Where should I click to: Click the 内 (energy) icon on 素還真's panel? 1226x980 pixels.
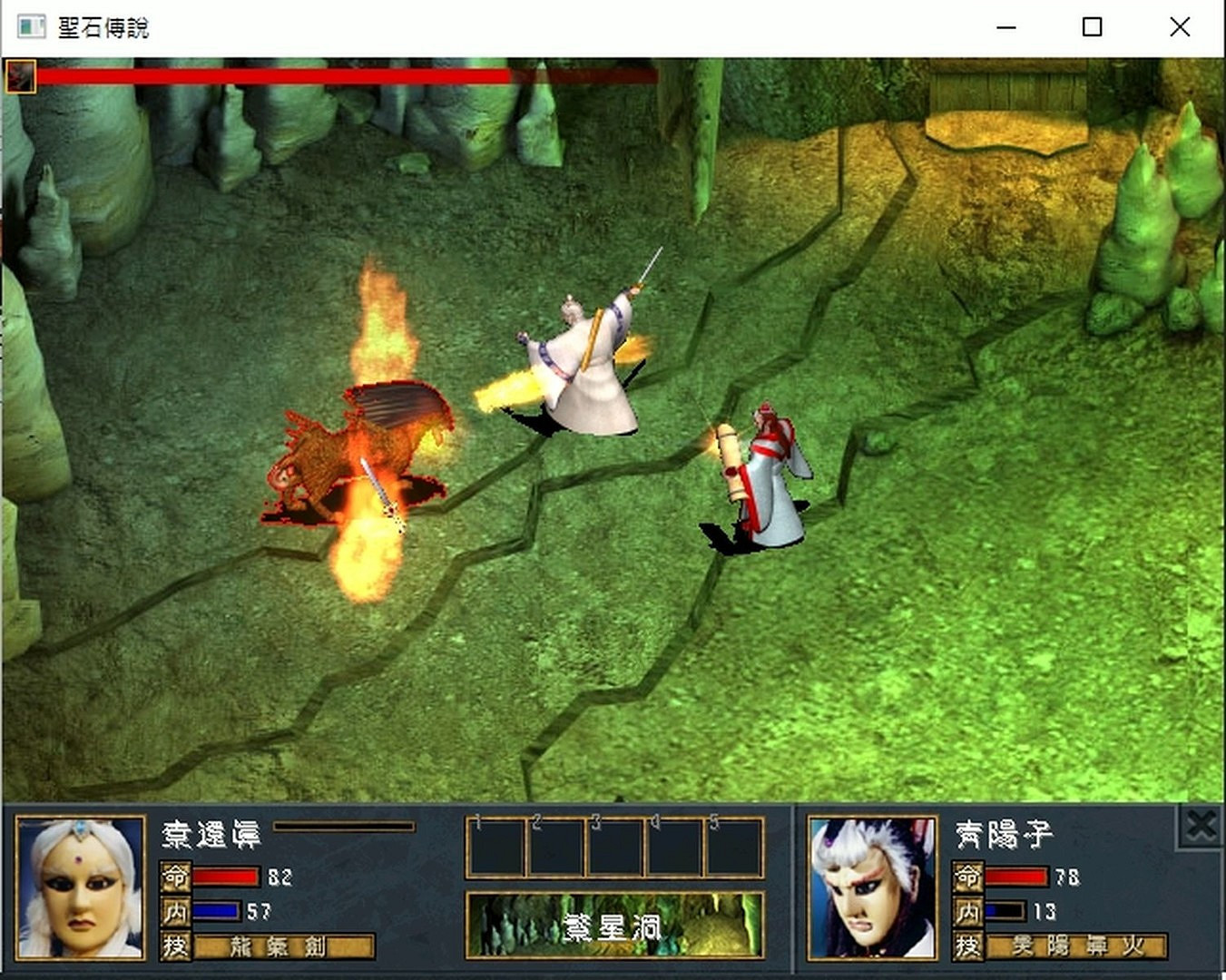click(x=176, y=912)
